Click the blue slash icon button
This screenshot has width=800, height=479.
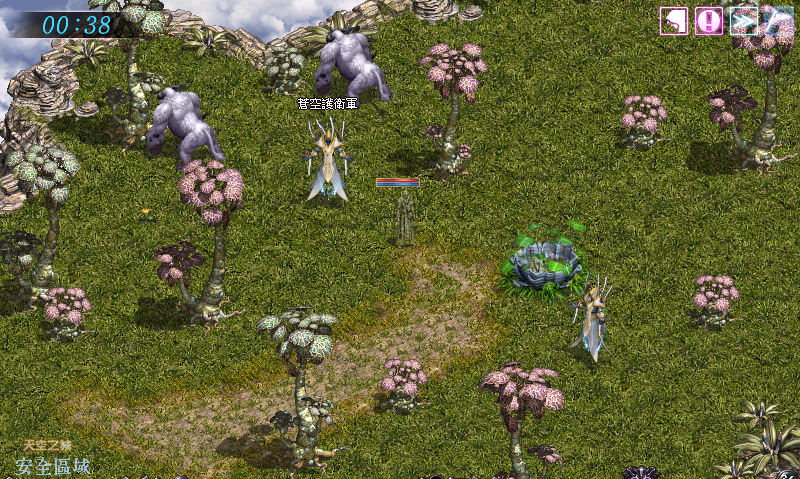click(x=778, y=20)
